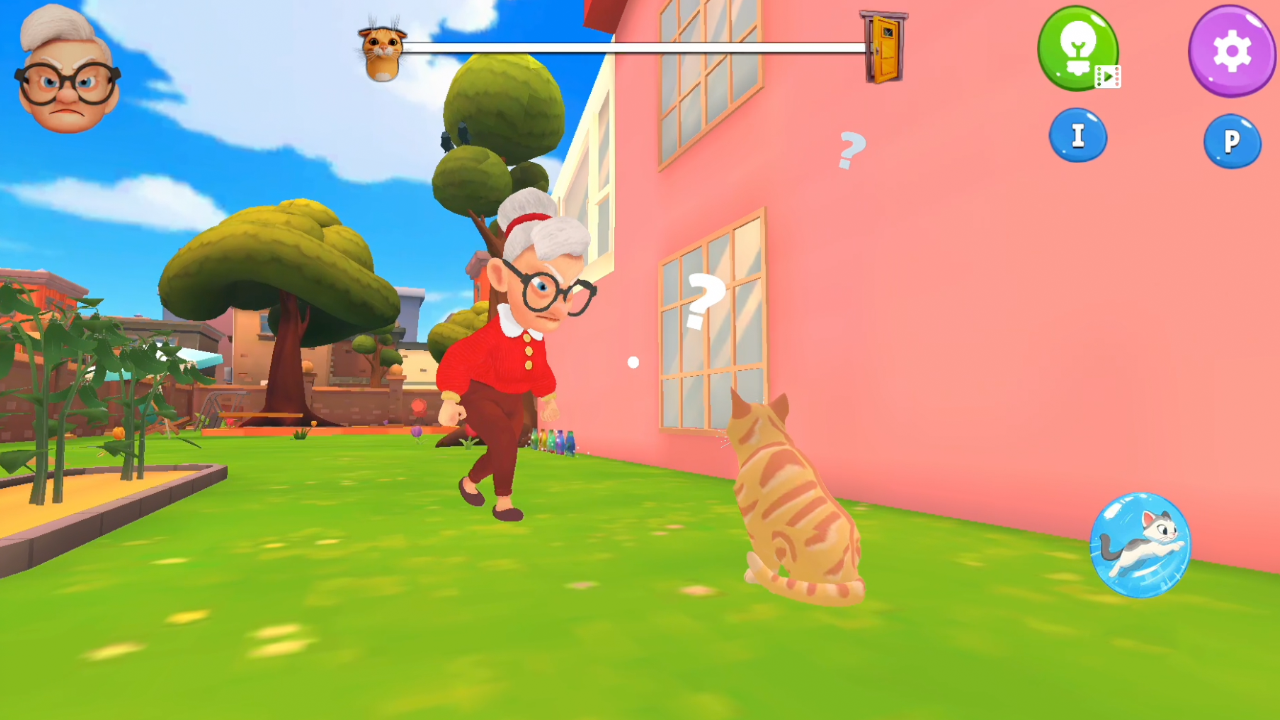The image size is (1280, 720).
Task: Tap the white aiming dot in the center
Action: [x=632, y=362]
